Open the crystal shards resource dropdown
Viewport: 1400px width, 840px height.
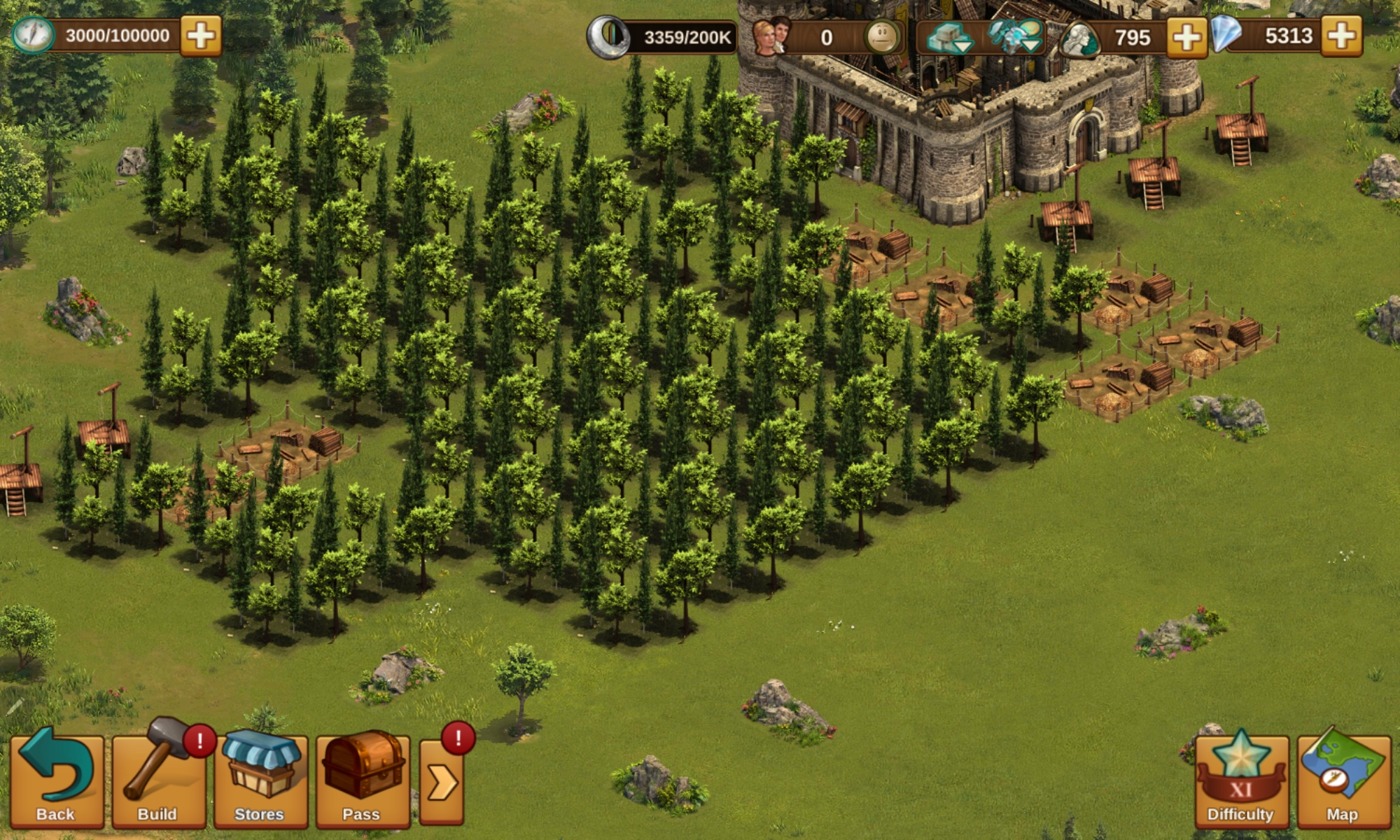point(1016,37)
